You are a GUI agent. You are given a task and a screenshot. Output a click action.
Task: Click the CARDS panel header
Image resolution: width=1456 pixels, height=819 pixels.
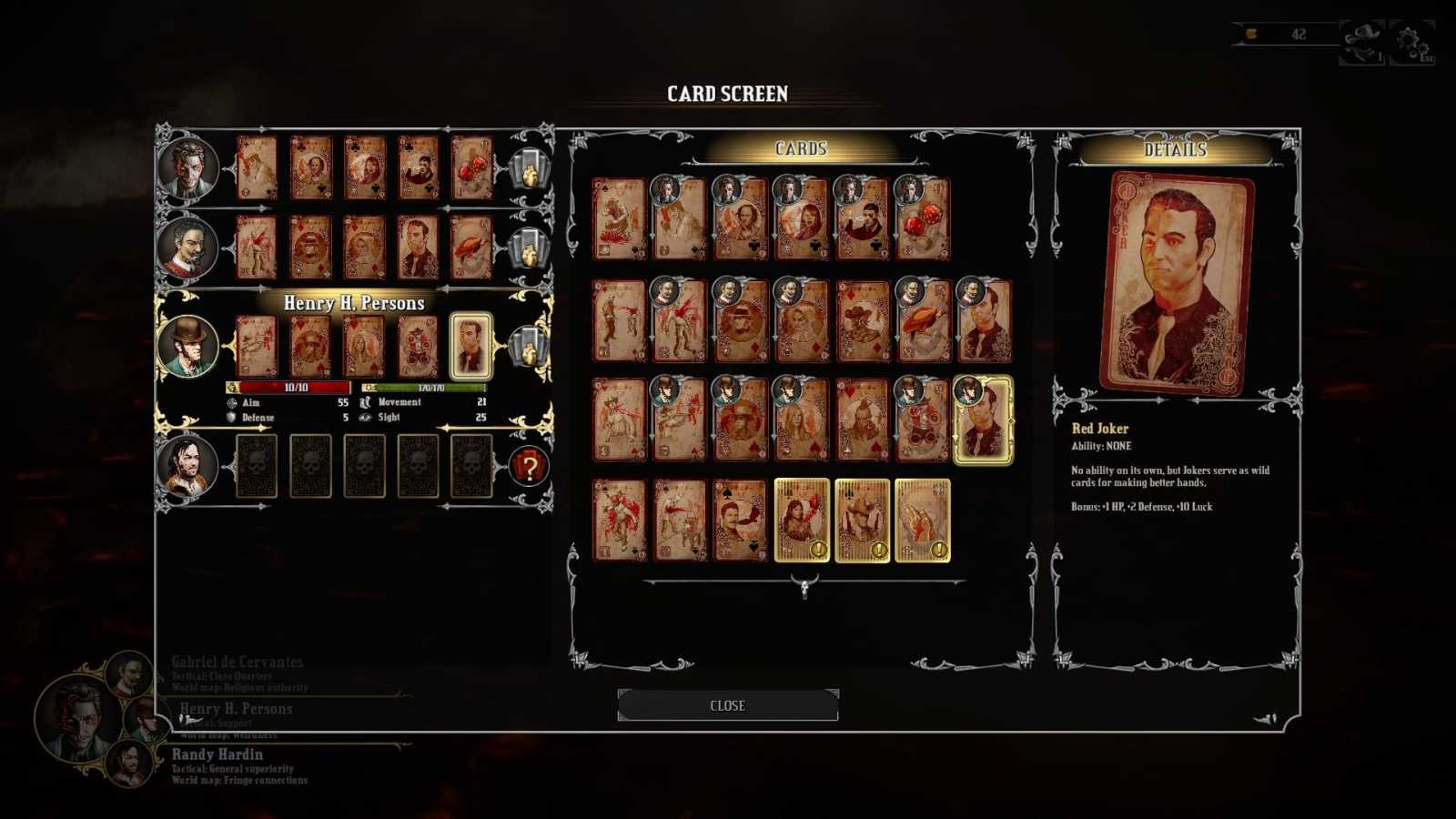(x=800, y=148)
